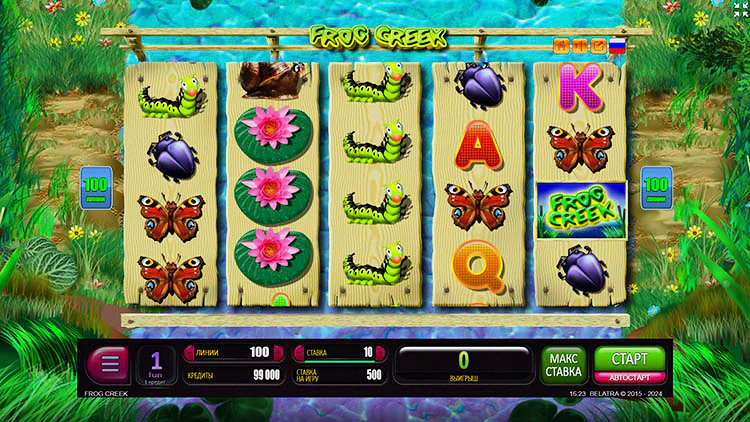
Task: Set the maximum bet with МАКС СТАВКА
Action: 563,365
